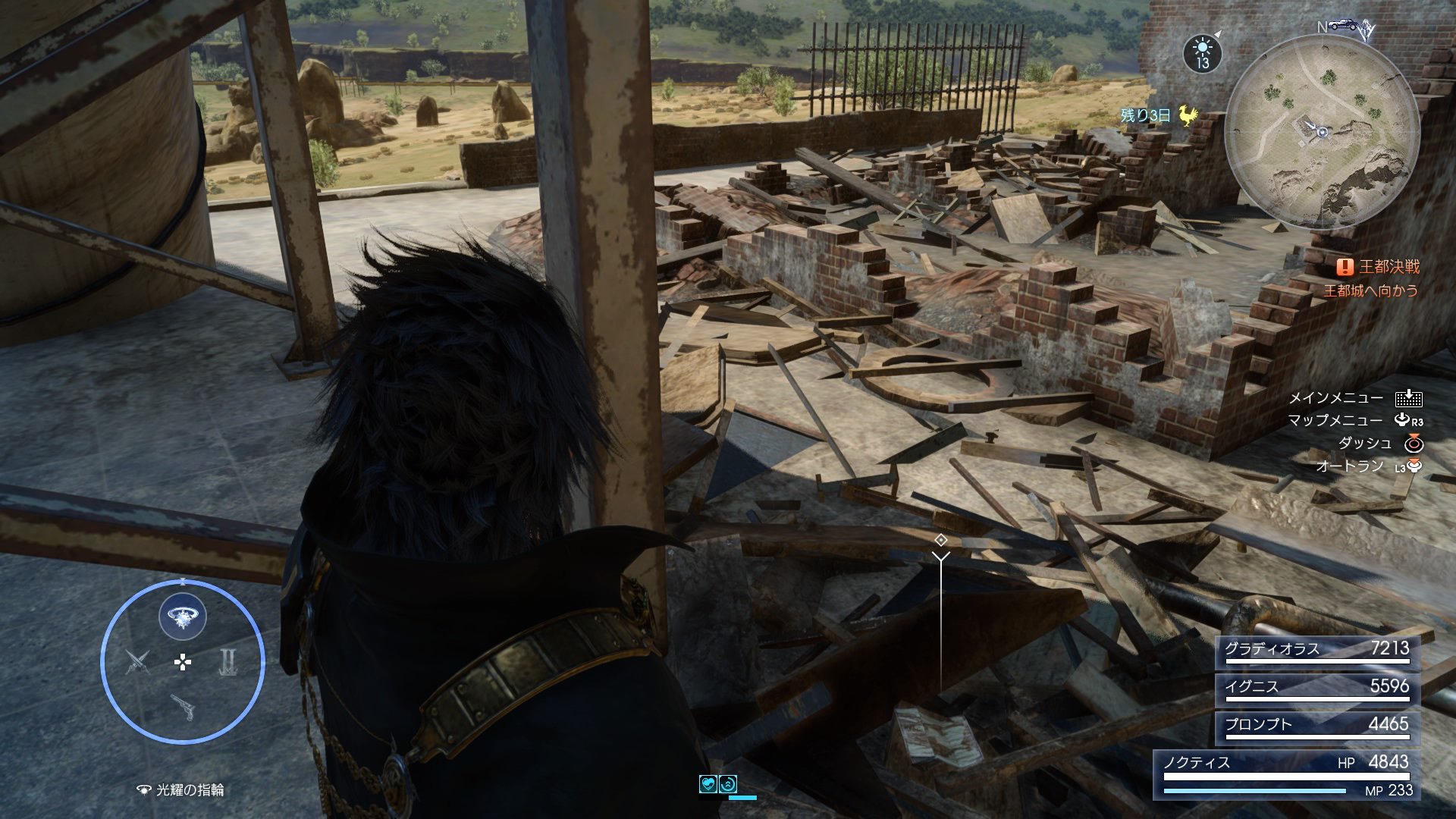Select party member グラディオラス
Screen dimensions: 1456x819
click(1316, 651)
